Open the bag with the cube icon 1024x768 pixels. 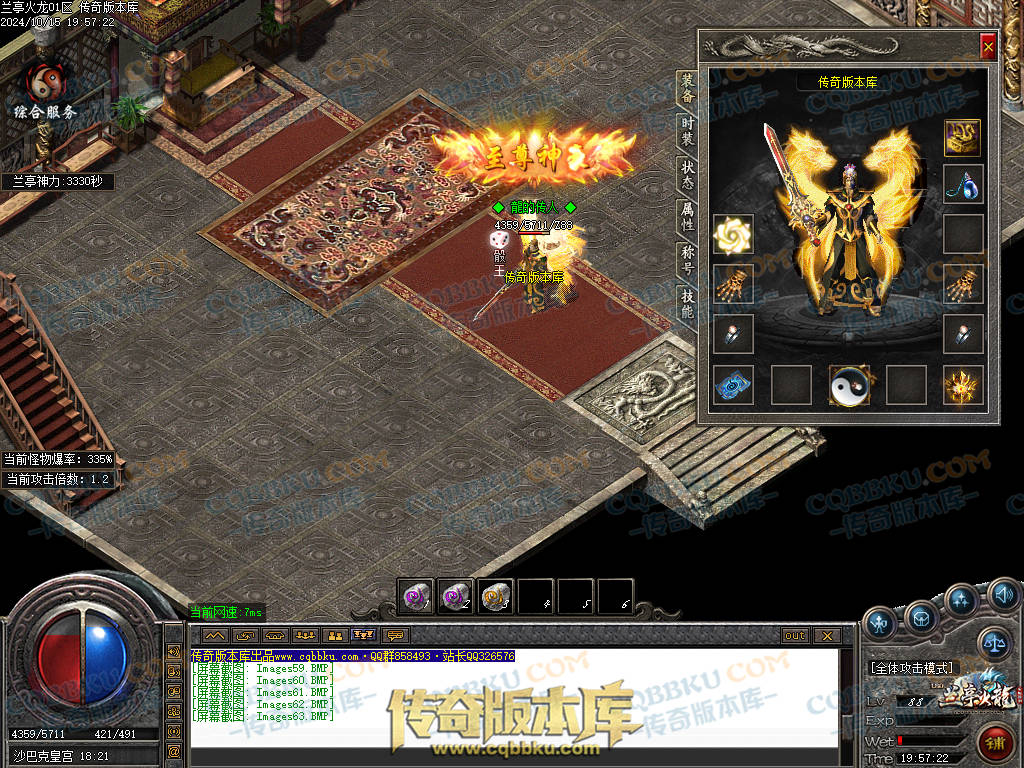tap(921, 620)
